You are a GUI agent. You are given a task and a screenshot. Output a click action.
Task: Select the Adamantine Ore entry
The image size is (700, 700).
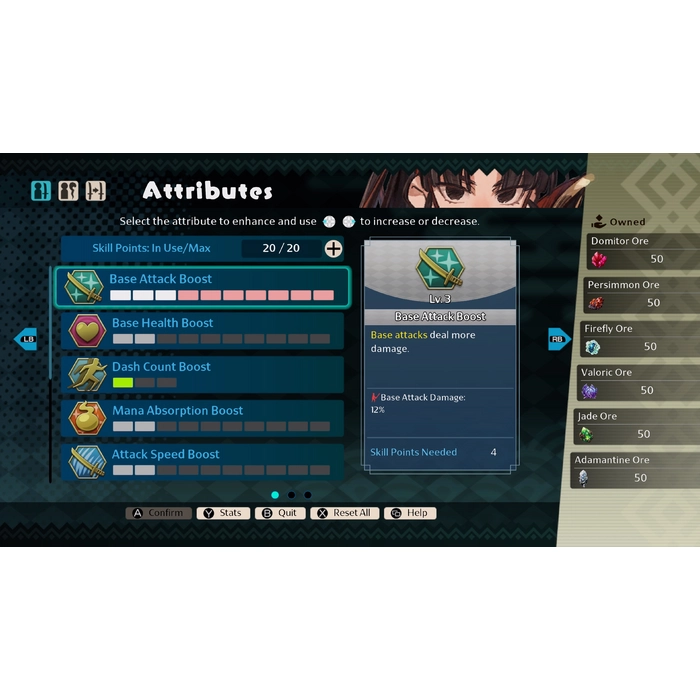click(x=635, y=470)
